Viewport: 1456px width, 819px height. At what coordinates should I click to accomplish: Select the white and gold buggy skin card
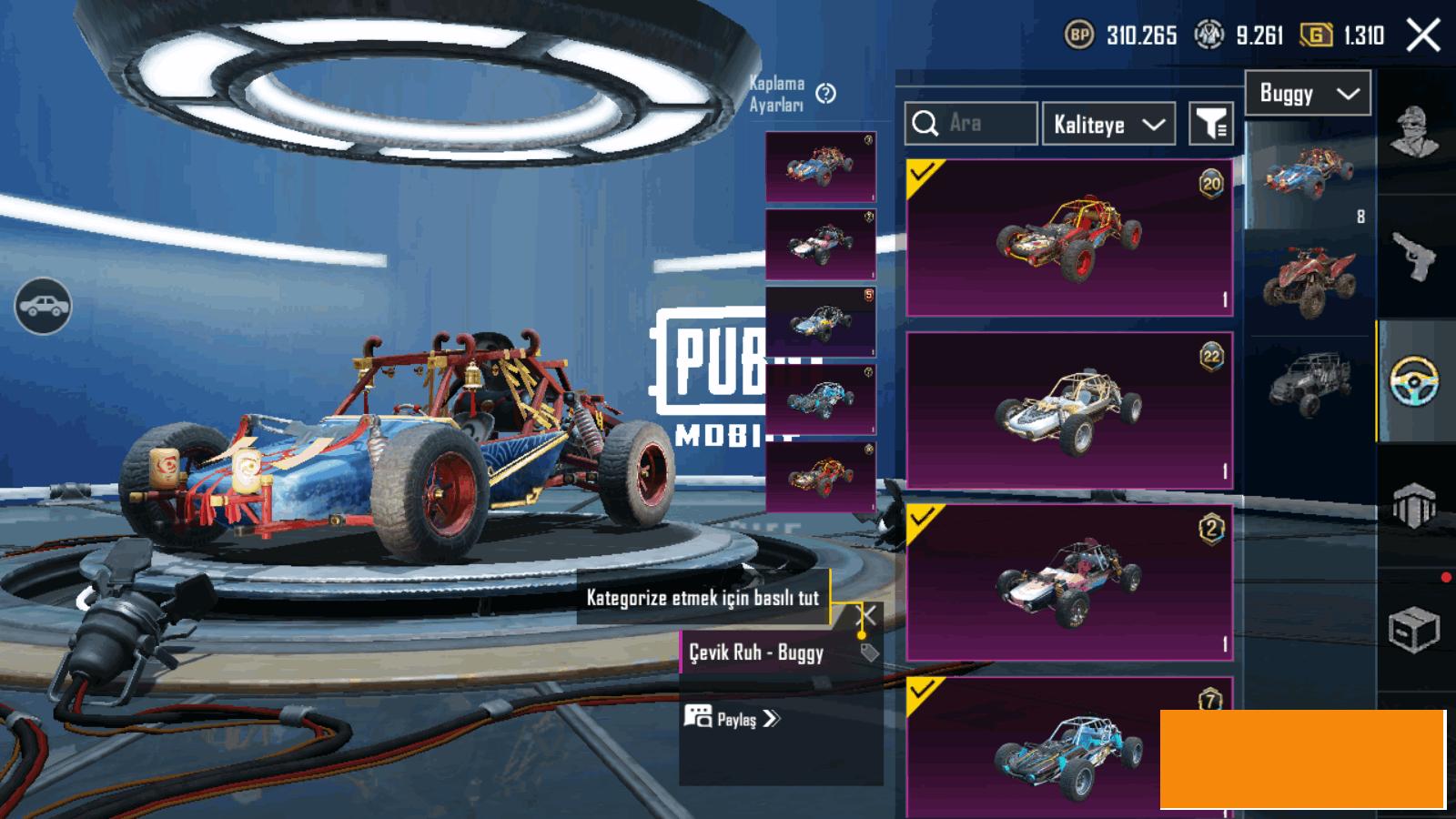1069,410
